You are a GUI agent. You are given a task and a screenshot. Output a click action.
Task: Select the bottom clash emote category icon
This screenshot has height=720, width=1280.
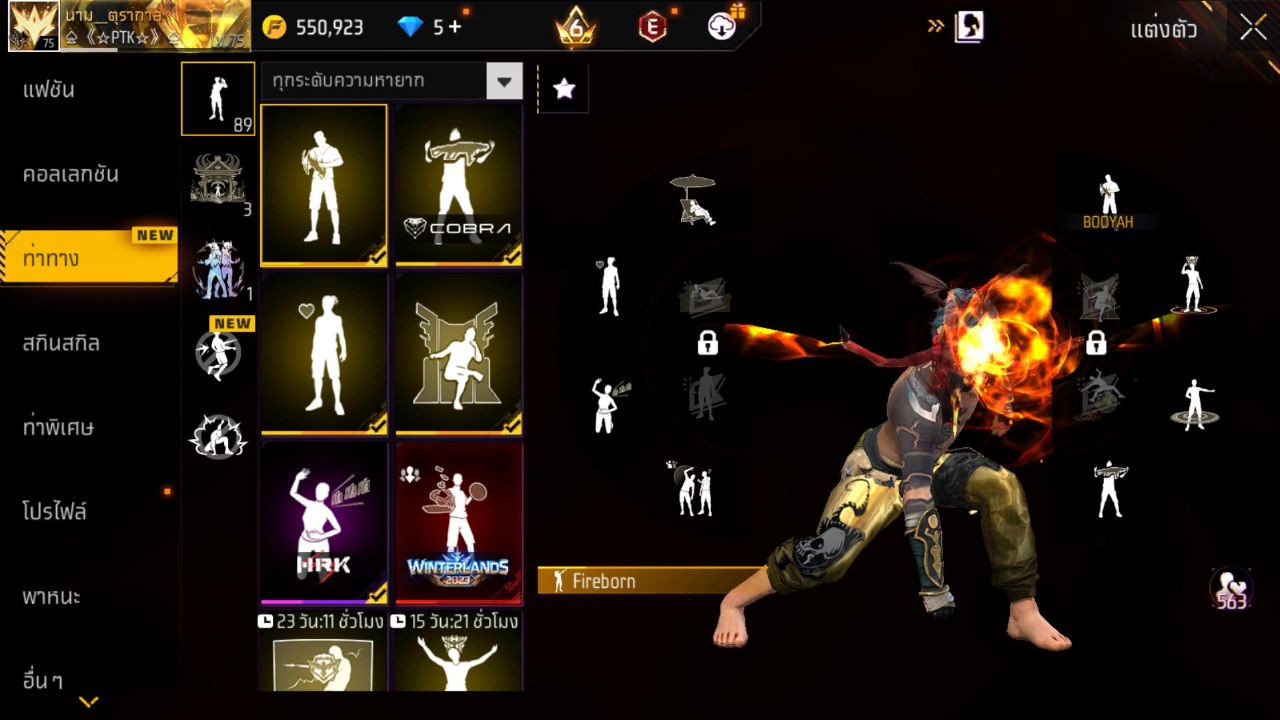coord(218,435)
